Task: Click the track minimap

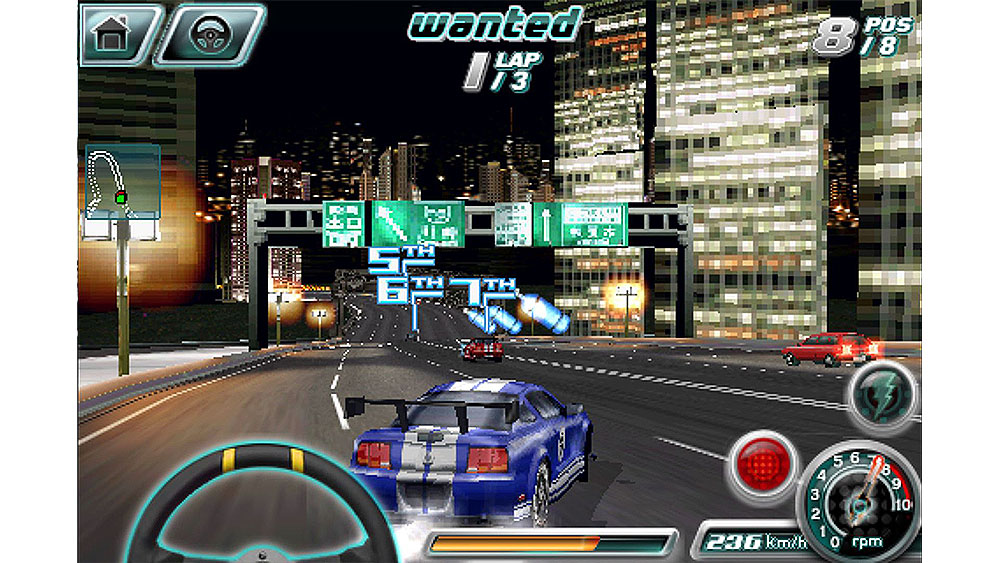Action: click(122, 180)
